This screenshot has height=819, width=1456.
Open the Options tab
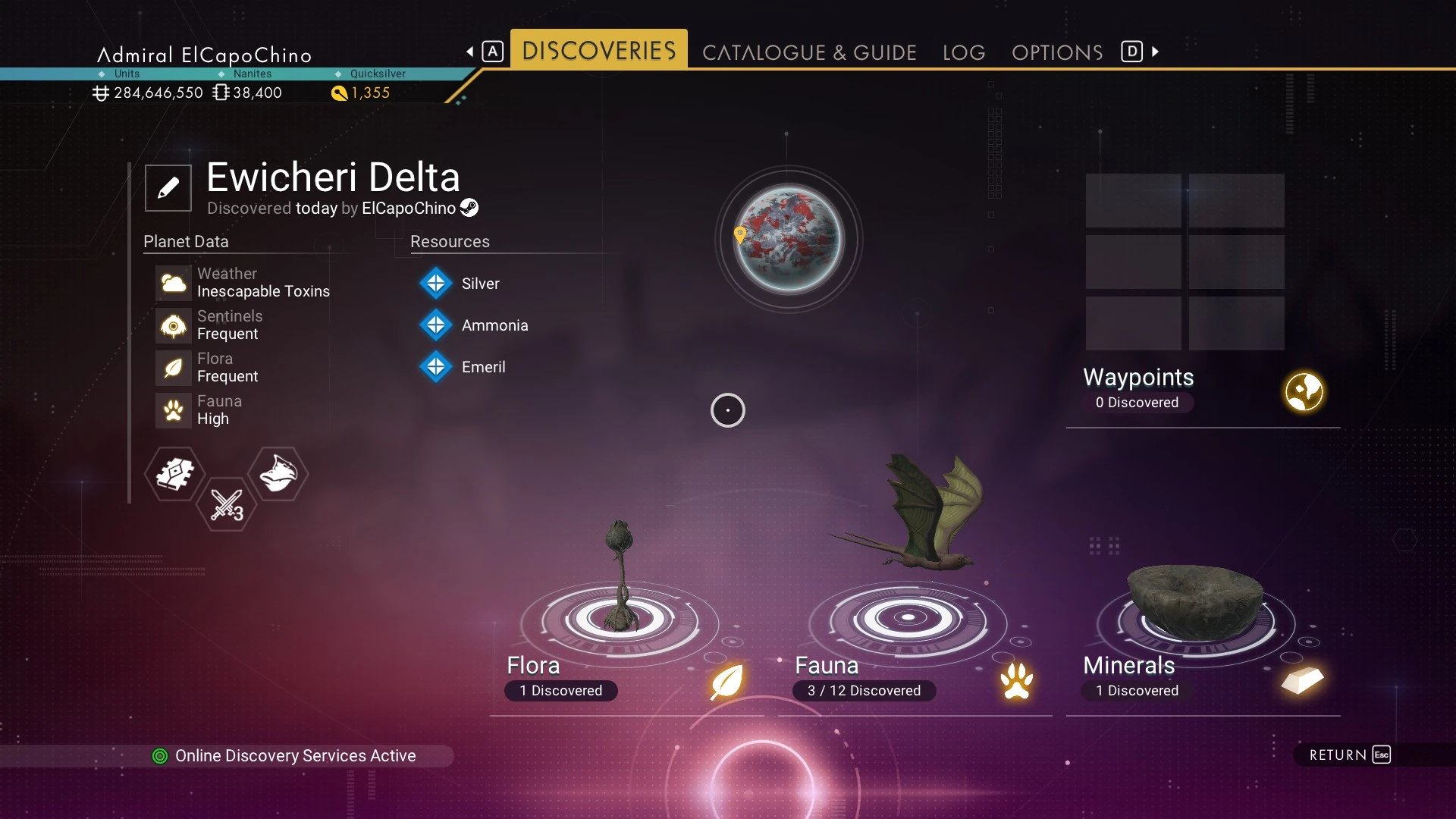click(x=1057, y=52)
